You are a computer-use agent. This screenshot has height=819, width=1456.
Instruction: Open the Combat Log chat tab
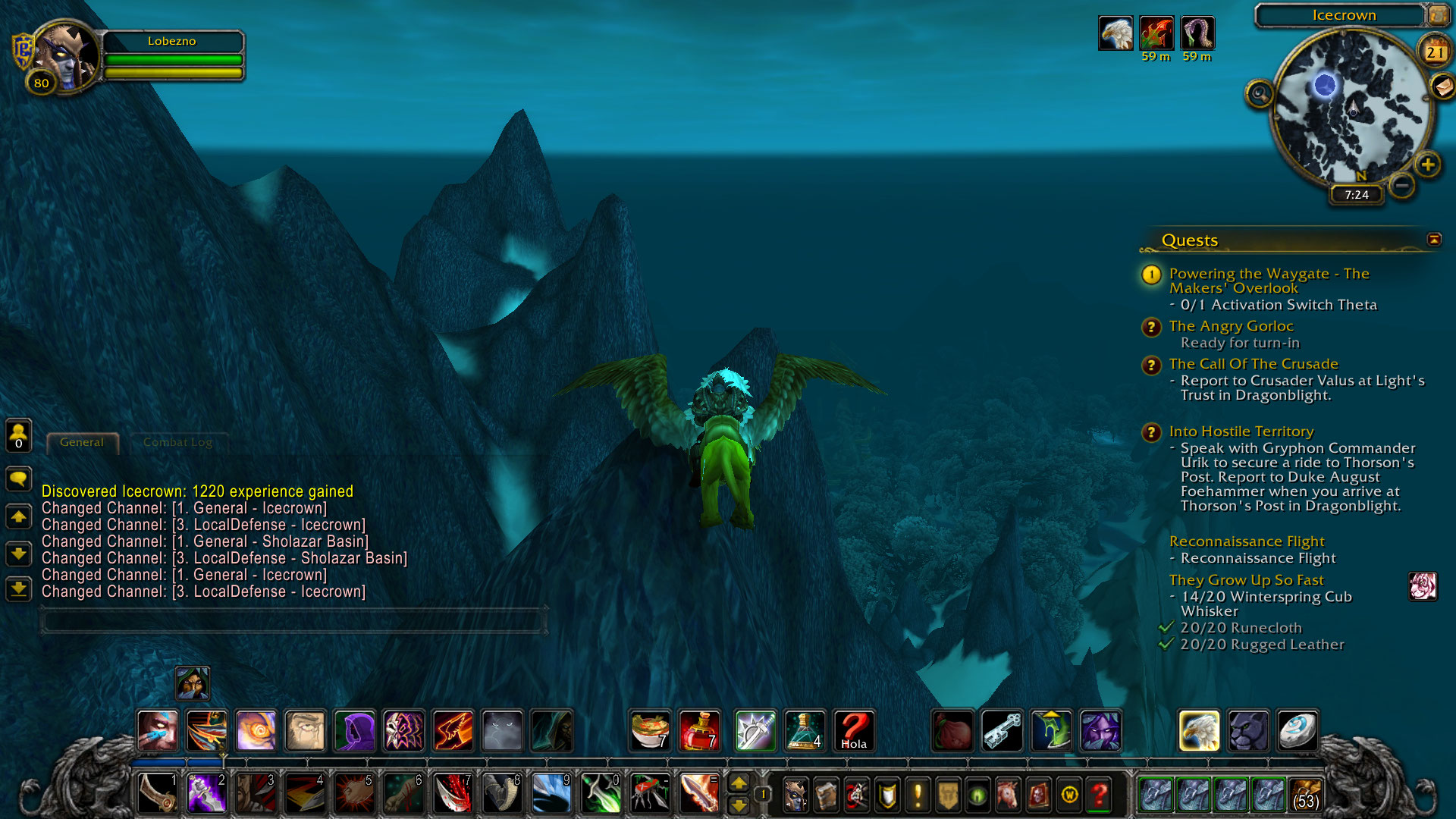coord(177,442)
